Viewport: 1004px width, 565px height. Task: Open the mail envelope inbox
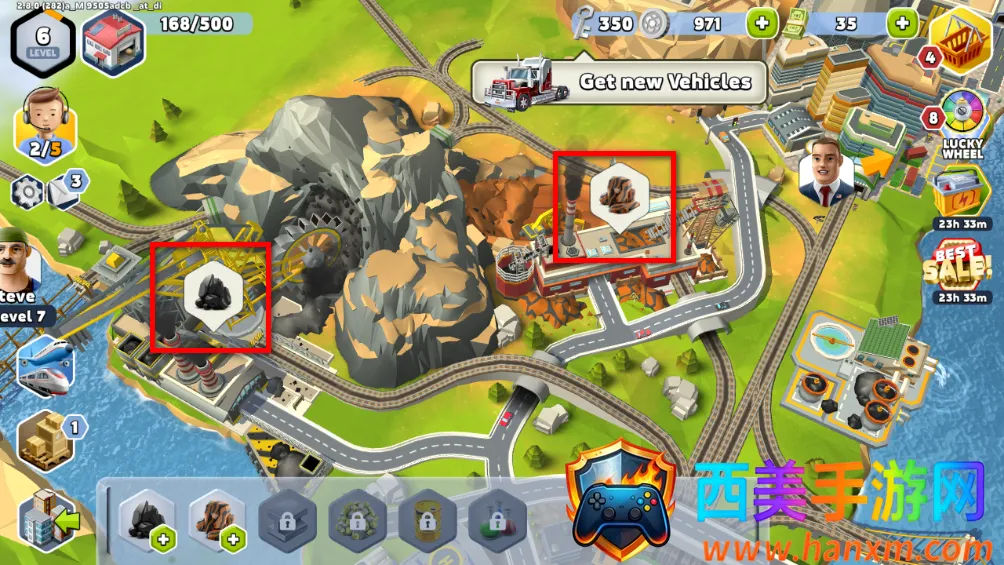64,189
